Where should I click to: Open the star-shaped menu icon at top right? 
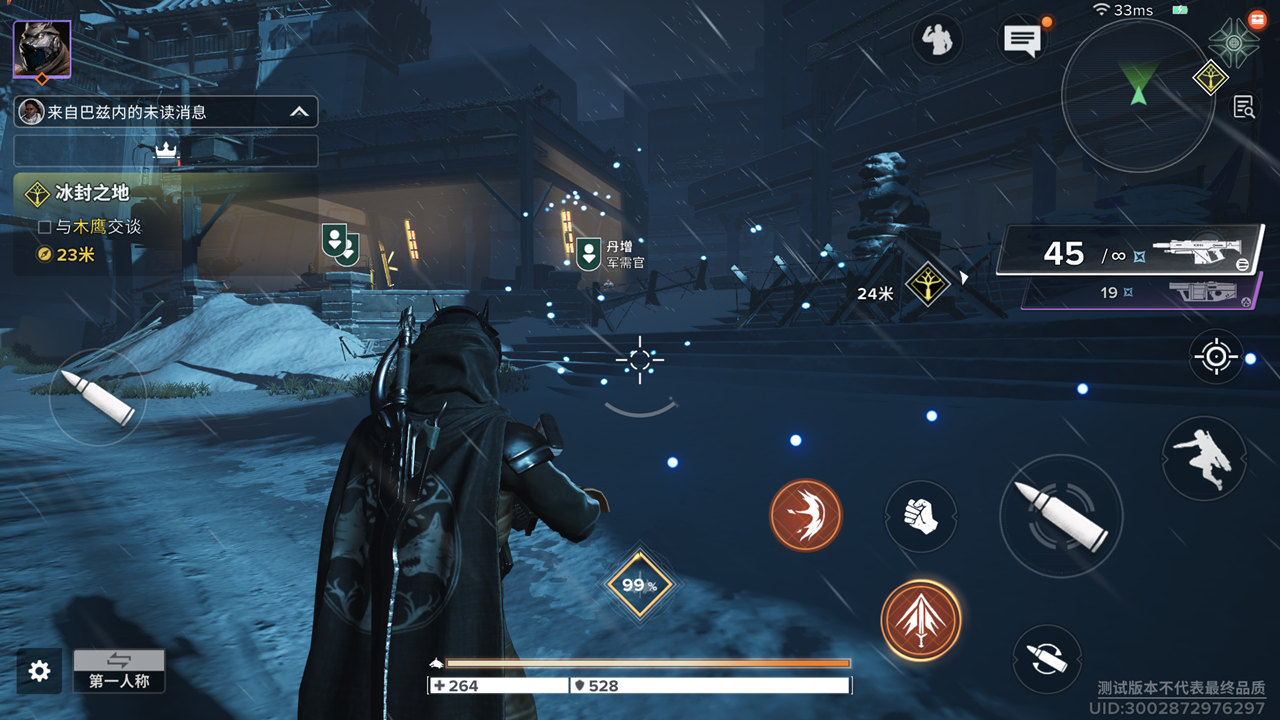click(1233, 43)
